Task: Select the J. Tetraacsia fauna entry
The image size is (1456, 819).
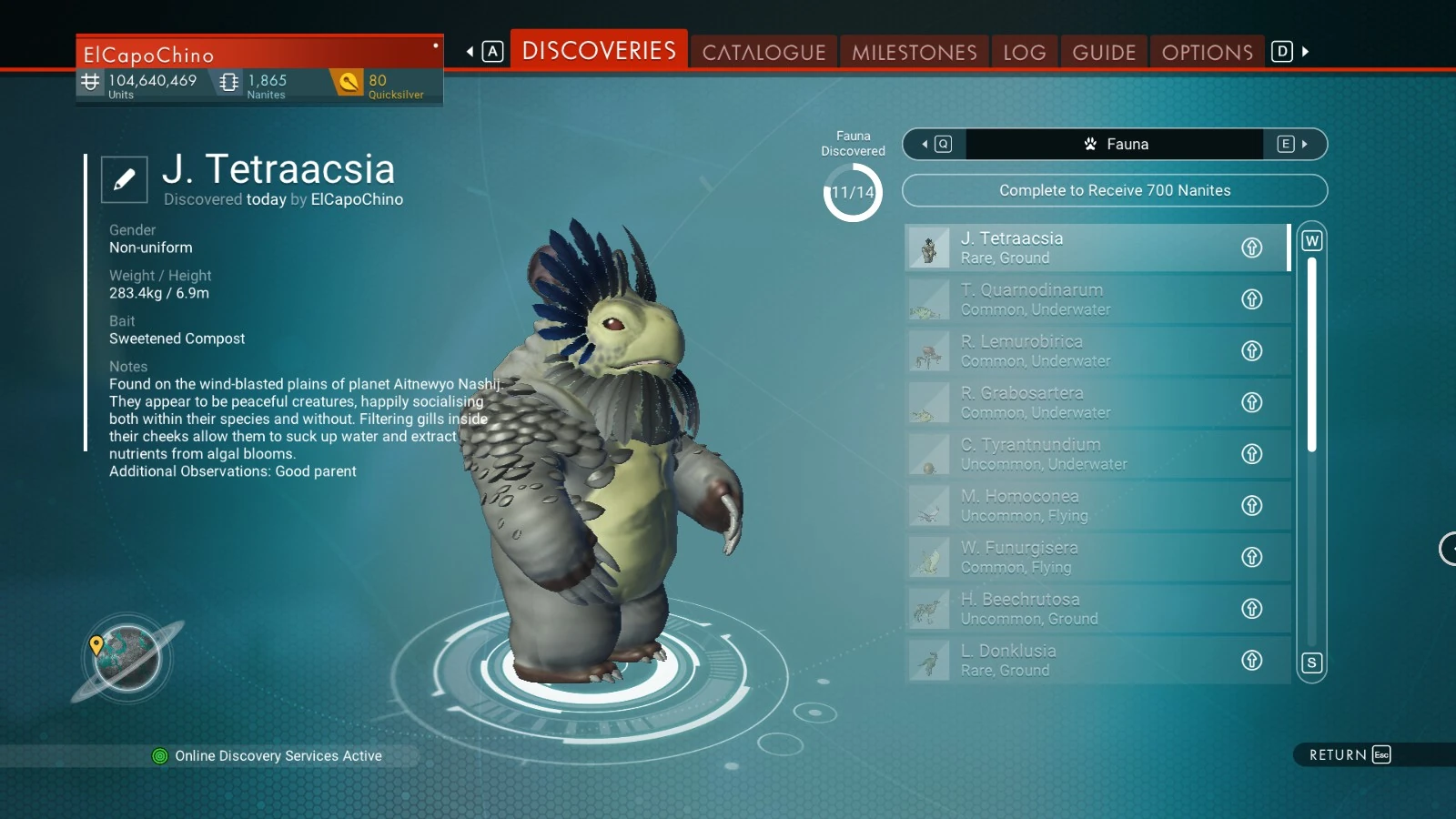Action: point(1074,248)
